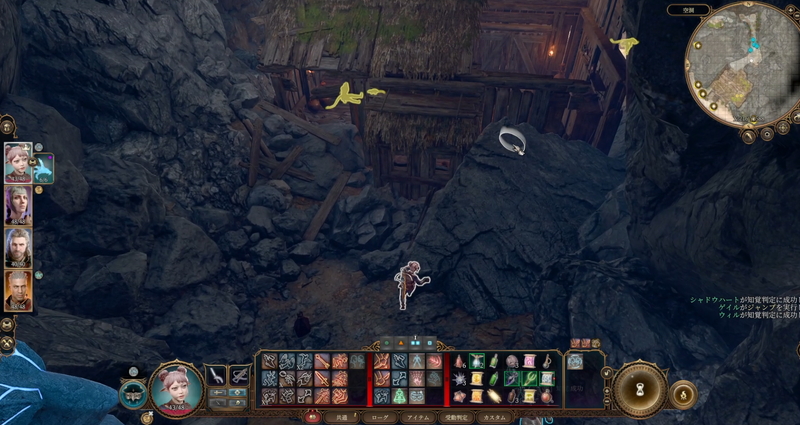Click the round flame button beside the hourglass

coord(683,394)
